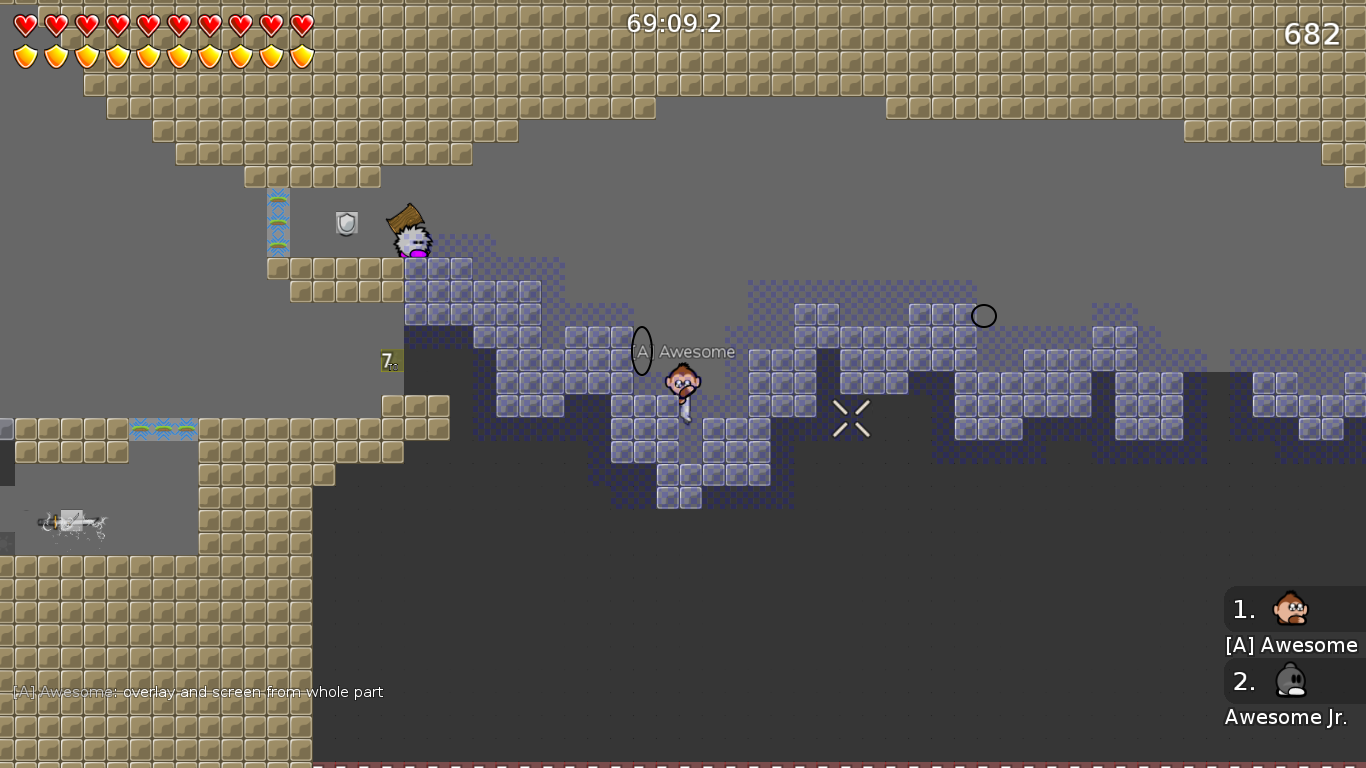
Task: Expand the leaderboard entry for [A] Awesome
Action: tap(1291, 645)
